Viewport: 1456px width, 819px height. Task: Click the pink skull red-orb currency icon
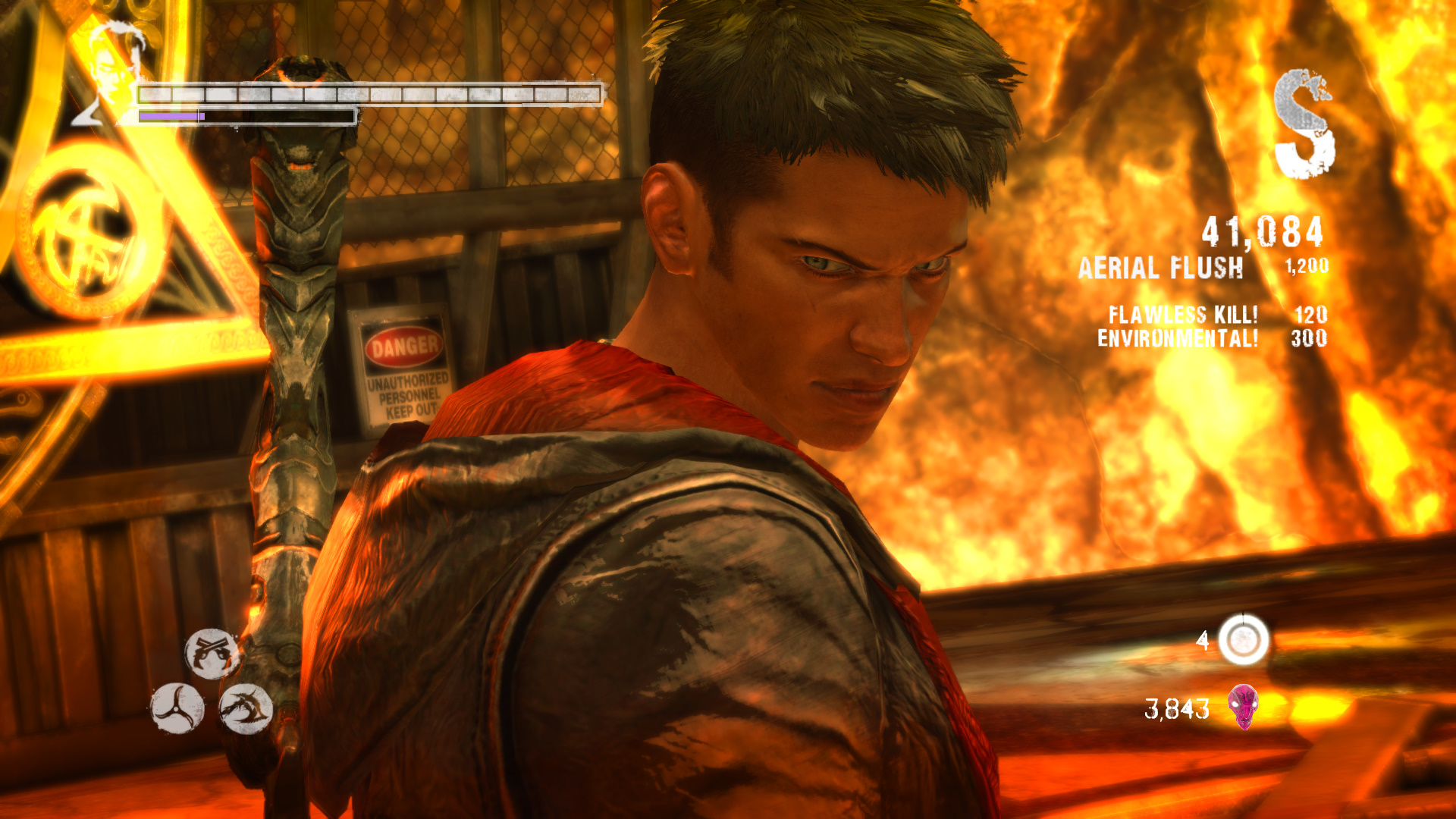pos(1243,707)
